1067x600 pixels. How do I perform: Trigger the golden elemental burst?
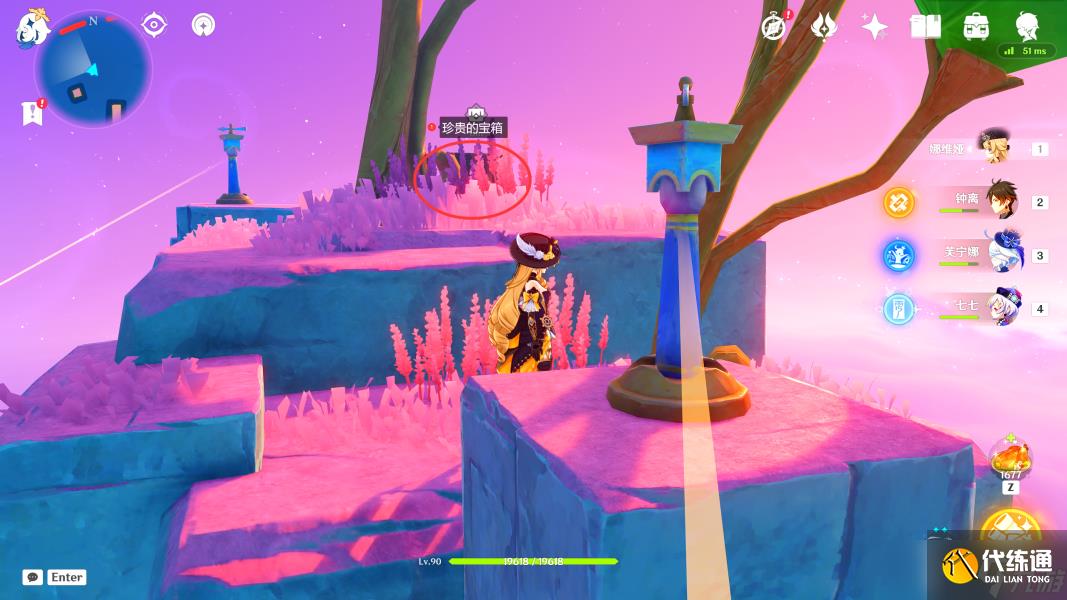pos(1010,532)
